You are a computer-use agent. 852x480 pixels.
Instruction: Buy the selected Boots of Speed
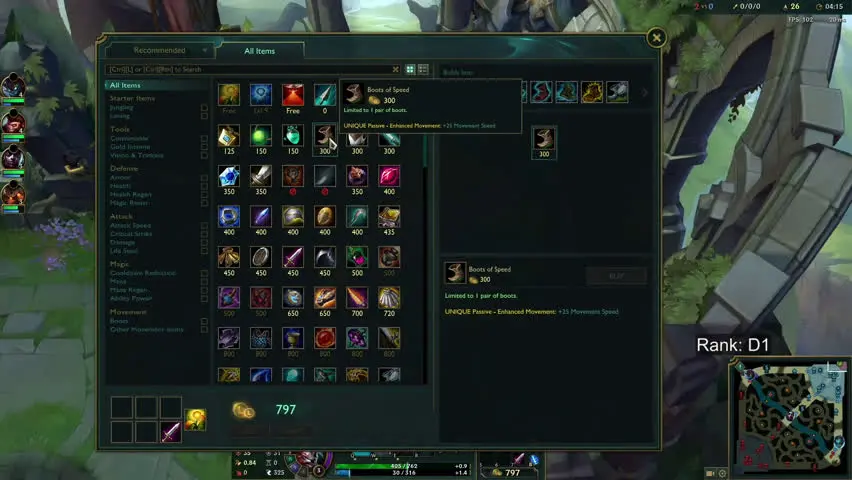tap(615, 275)
